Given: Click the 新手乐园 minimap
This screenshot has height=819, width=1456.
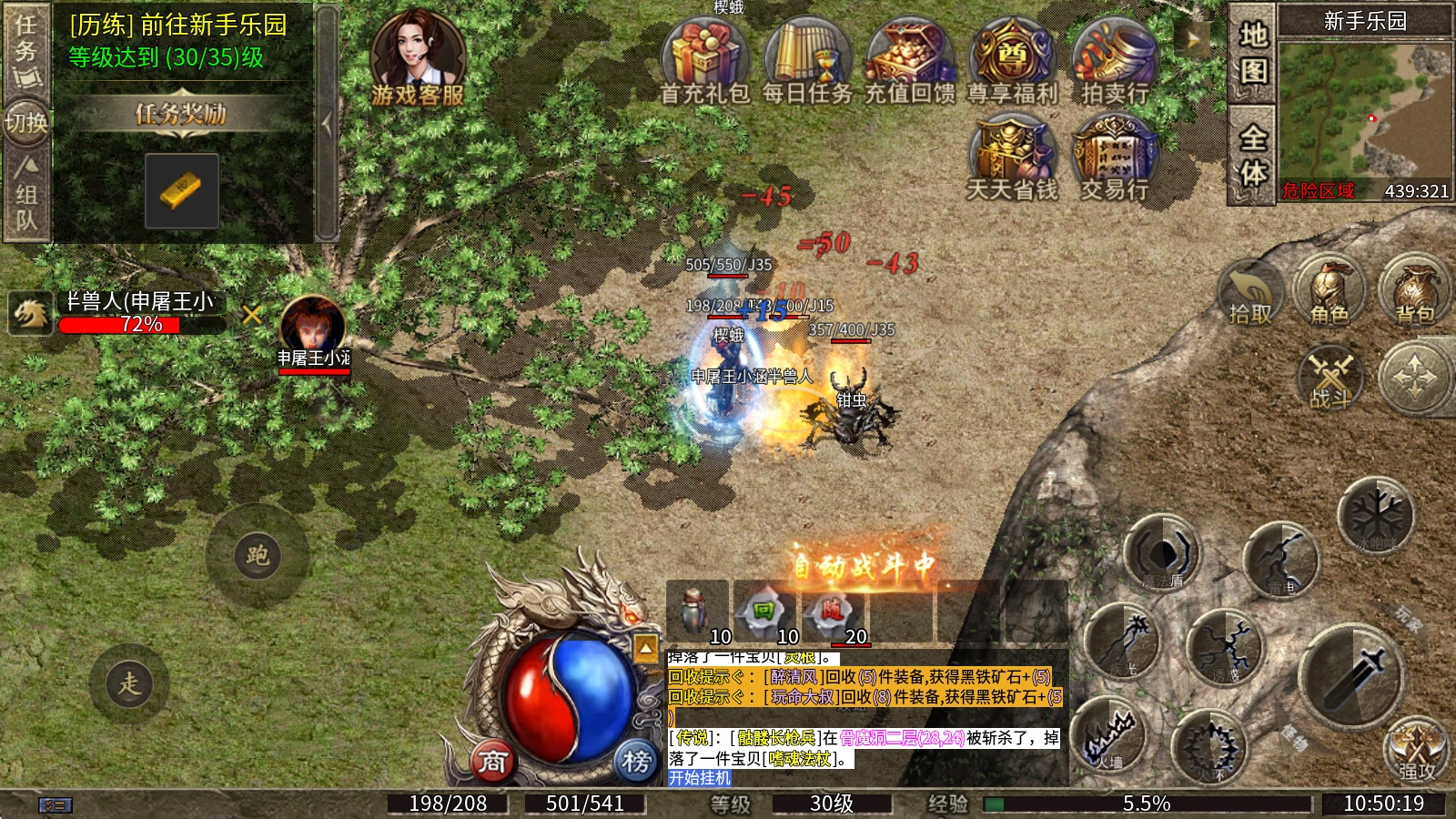Looking at the screenshot, I should (x=1364, y=109).
